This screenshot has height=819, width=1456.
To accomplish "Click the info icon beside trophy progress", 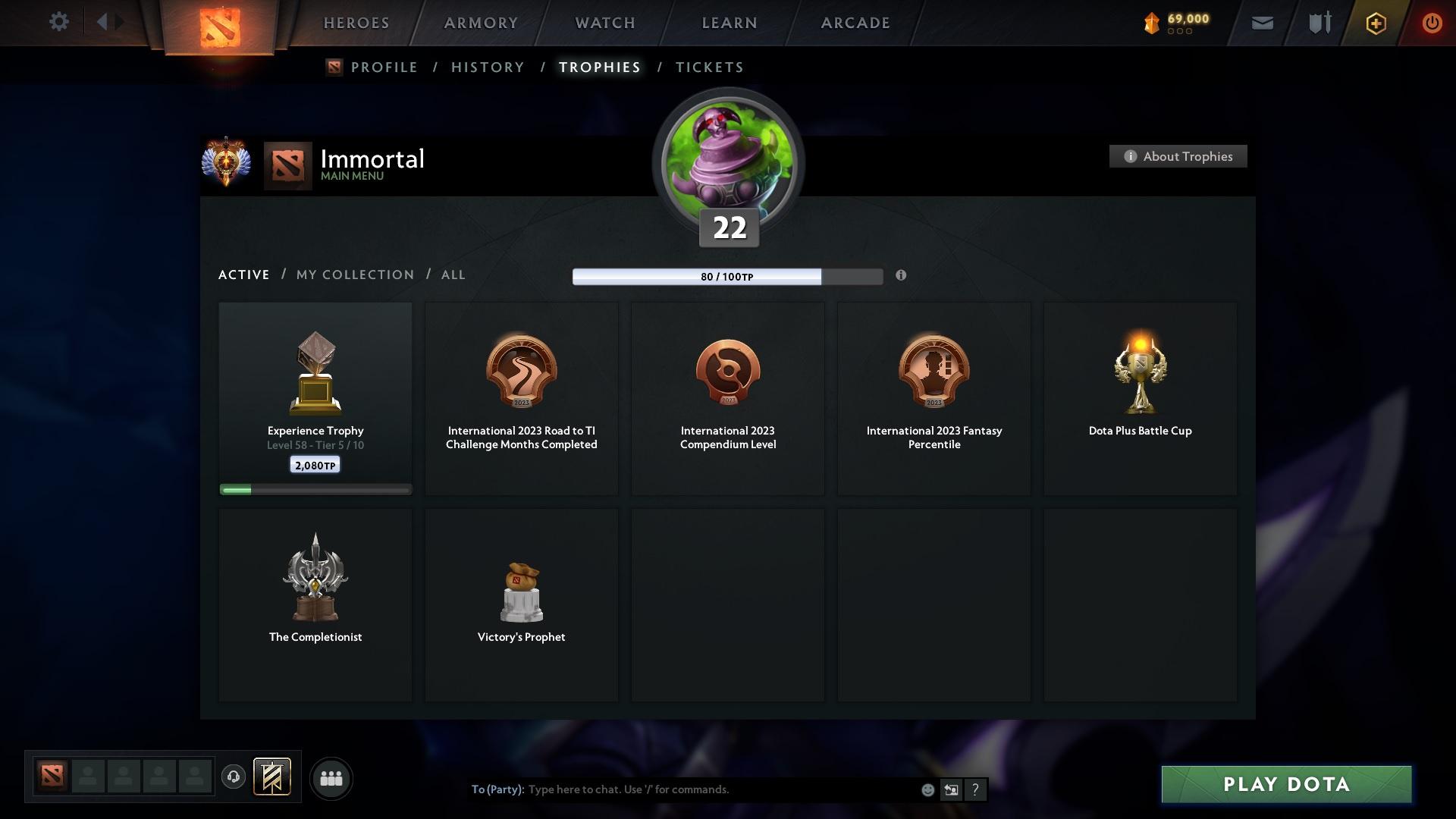I will pyautogui.click(x=902, y=276).
